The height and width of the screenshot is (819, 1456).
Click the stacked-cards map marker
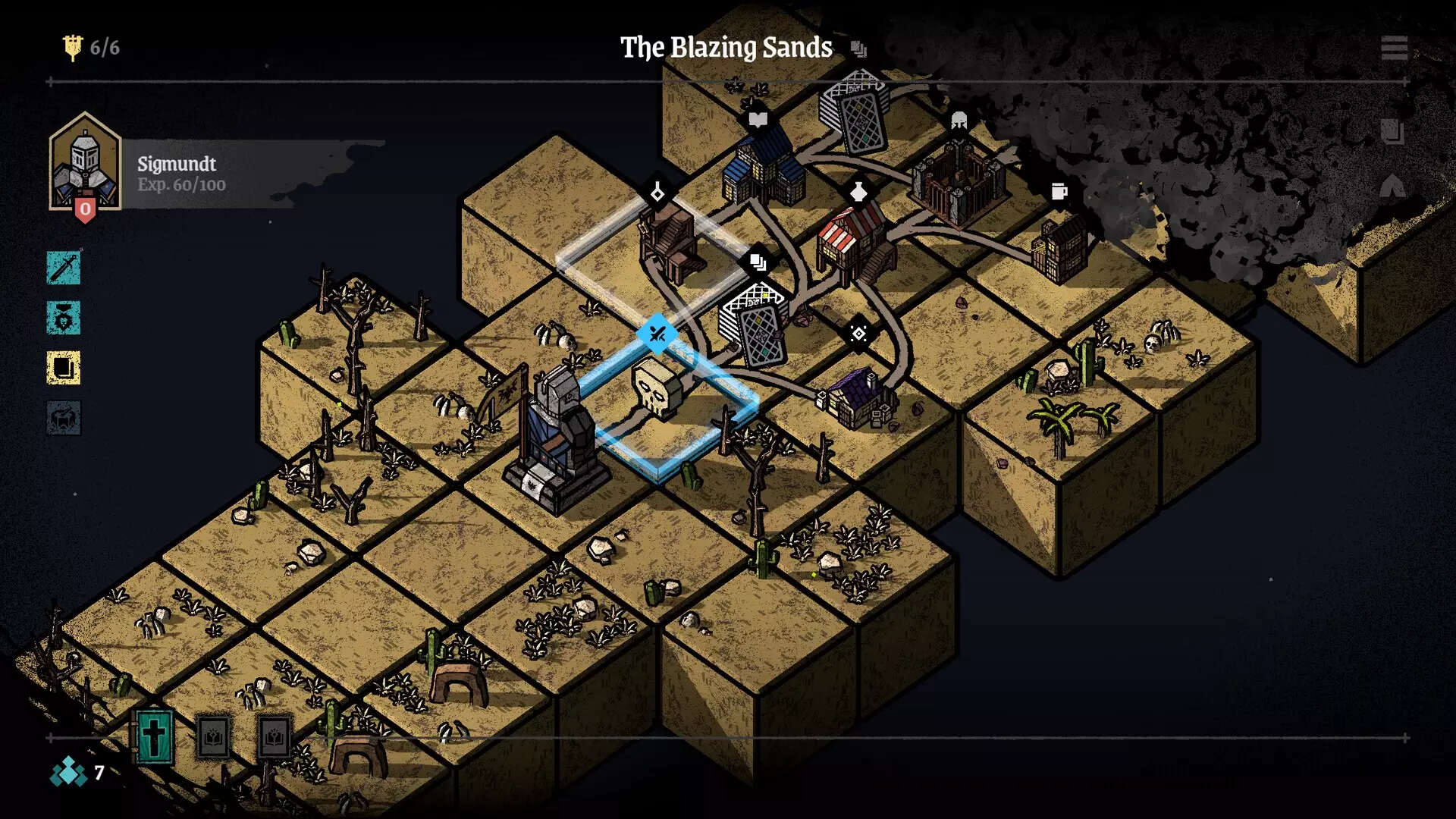point(758,262)
